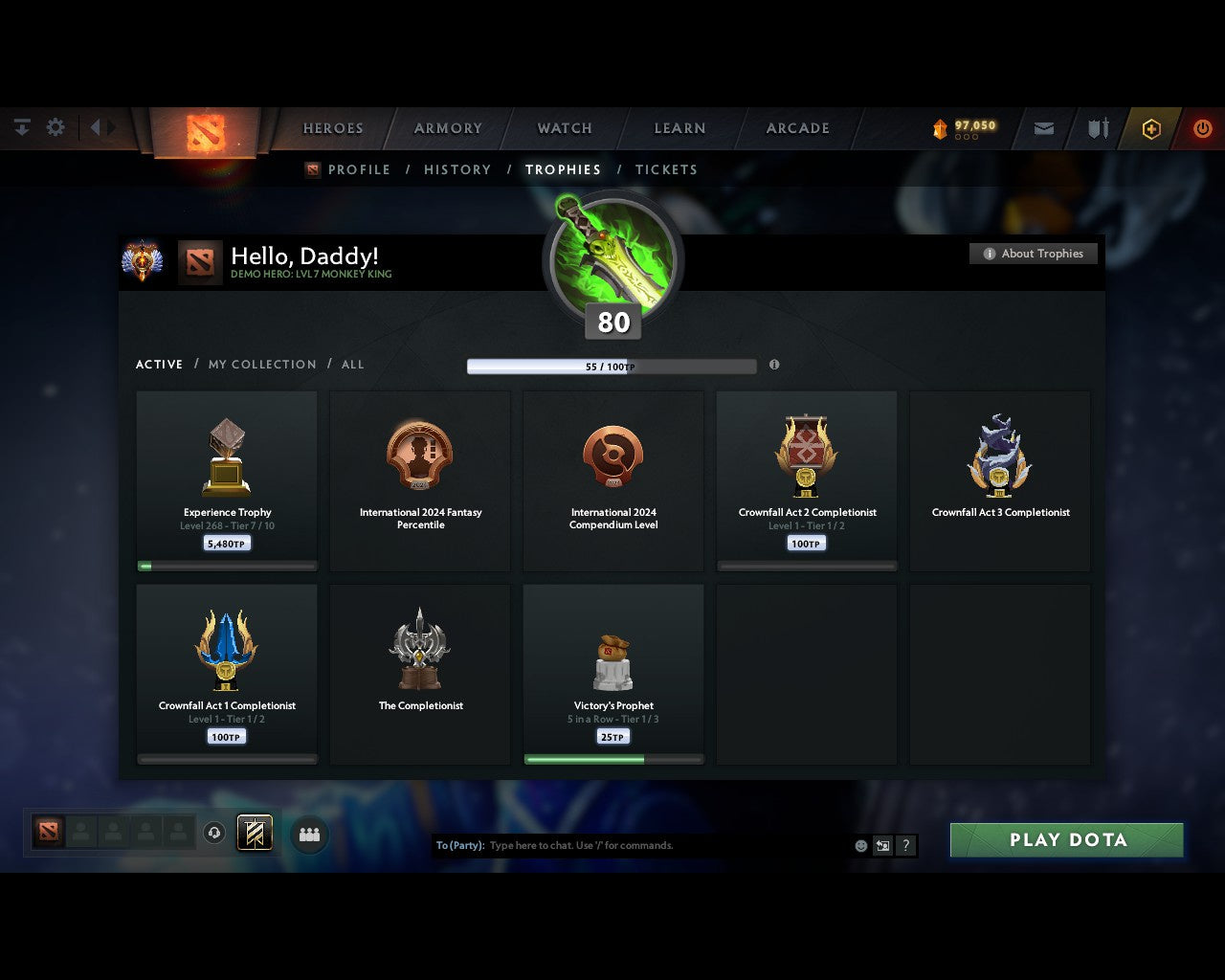The image size is (1225, 980).
Task: Toggle the emoticon picker beside chat box
Action: (x=859, y=845)
